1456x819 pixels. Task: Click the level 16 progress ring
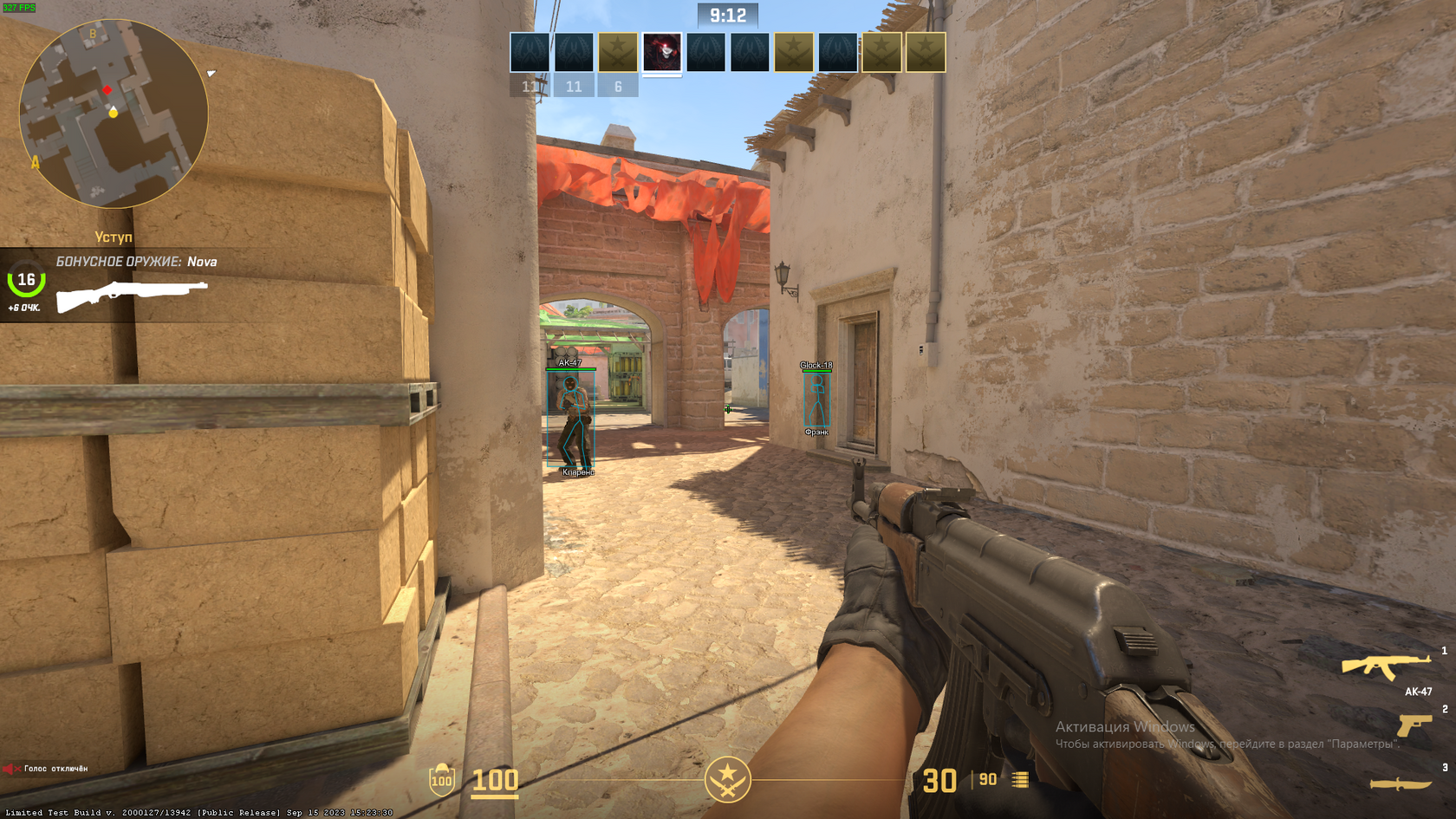pyautogui.click(x=24, y=279)
